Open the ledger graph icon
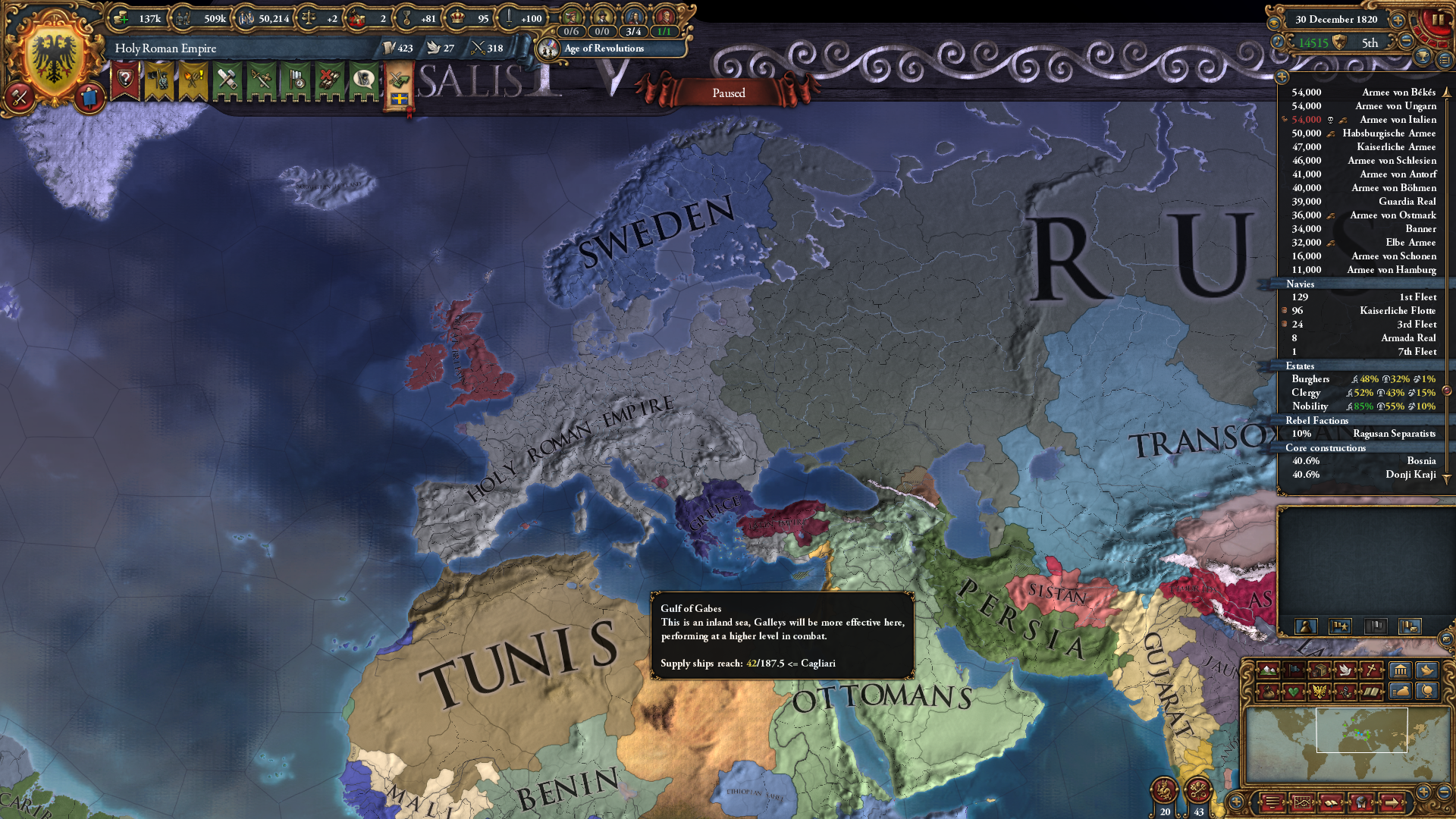1456x819 pixels. 1303,802
